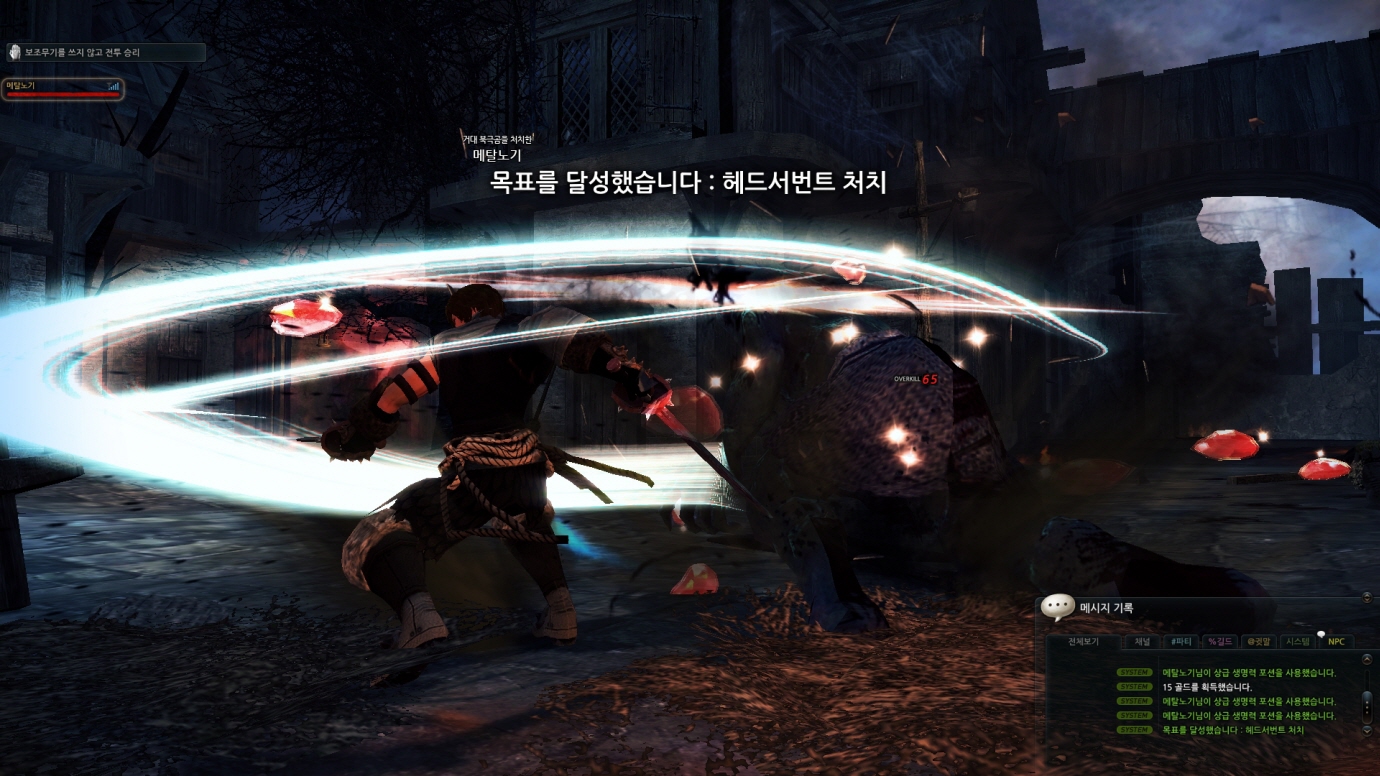
Task: Click the hand icon on the weapon-restriction objective banner
Action: click(x=15, y=53)
